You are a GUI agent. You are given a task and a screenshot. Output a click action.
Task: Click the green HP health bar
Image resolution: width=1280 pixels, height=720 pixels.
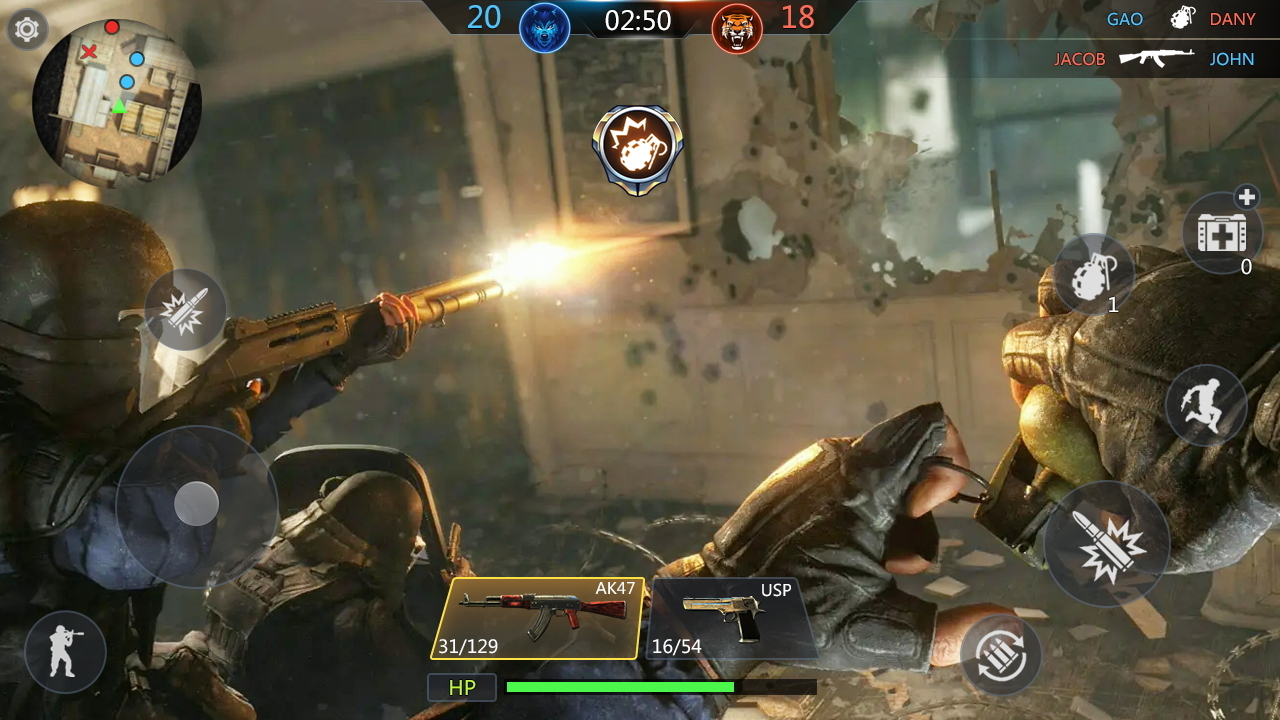pyautogui.click(x=620, y=687)
